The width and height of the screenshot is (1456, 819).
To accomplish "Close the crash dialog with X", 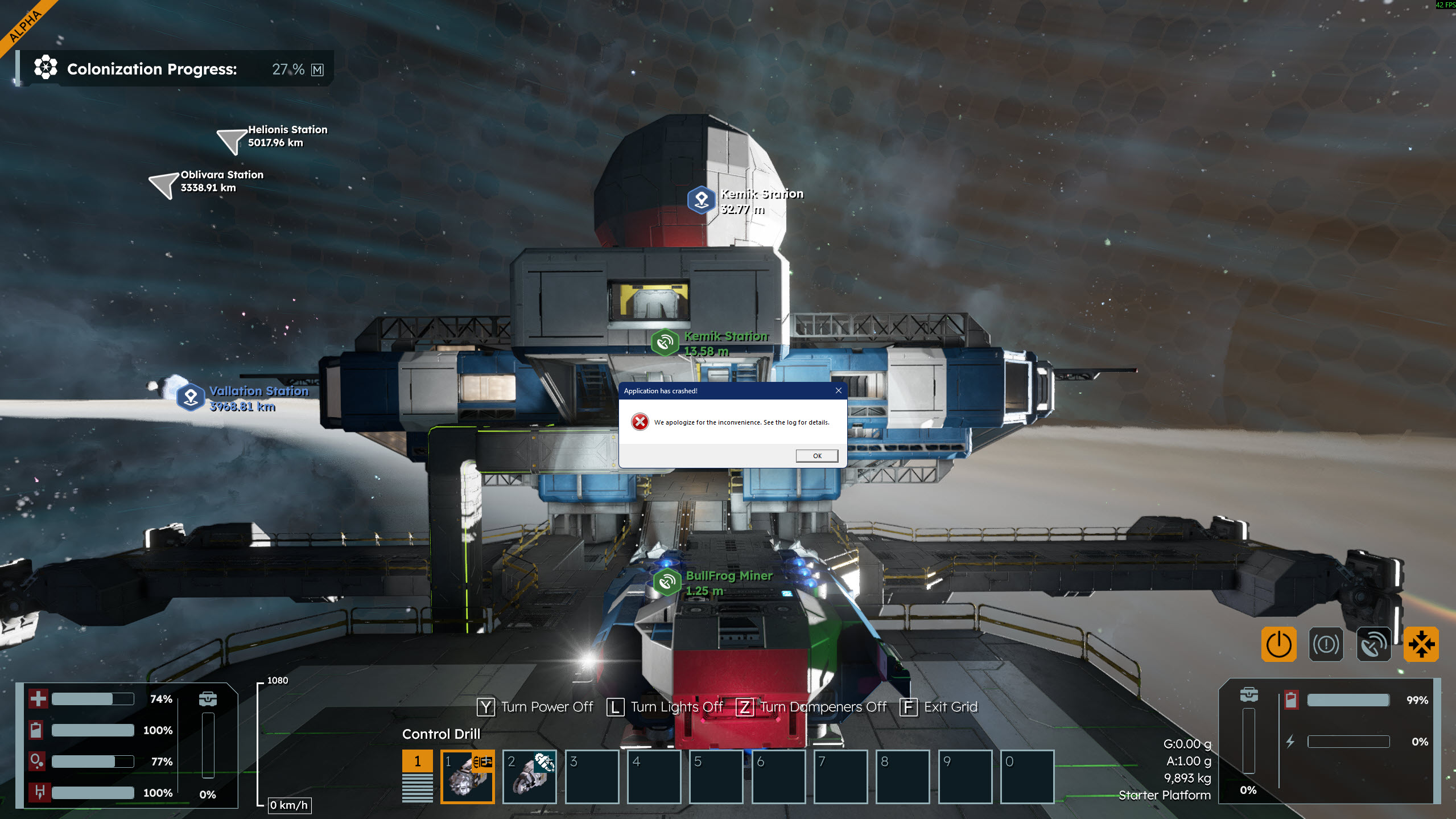I will 838,390.
